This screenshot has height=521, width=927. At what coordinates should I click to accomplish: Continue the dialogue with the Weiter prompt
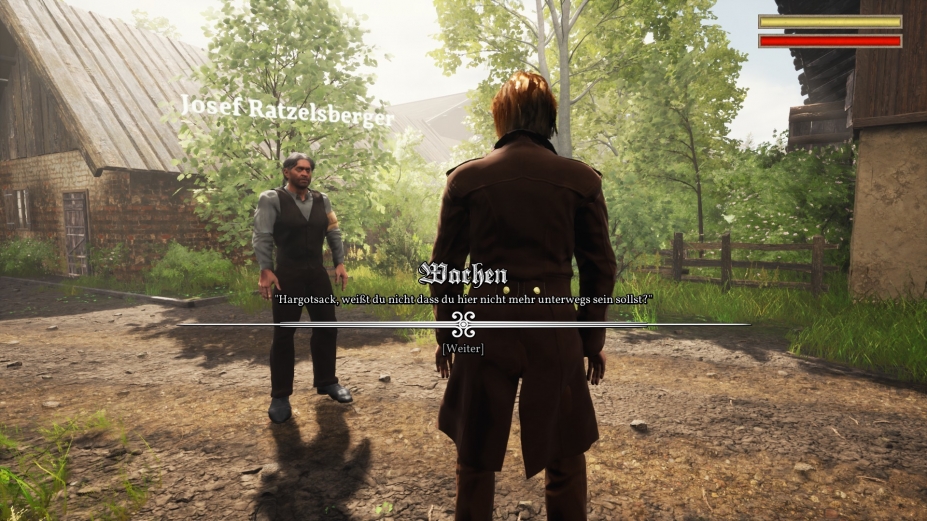coord(463,348)
